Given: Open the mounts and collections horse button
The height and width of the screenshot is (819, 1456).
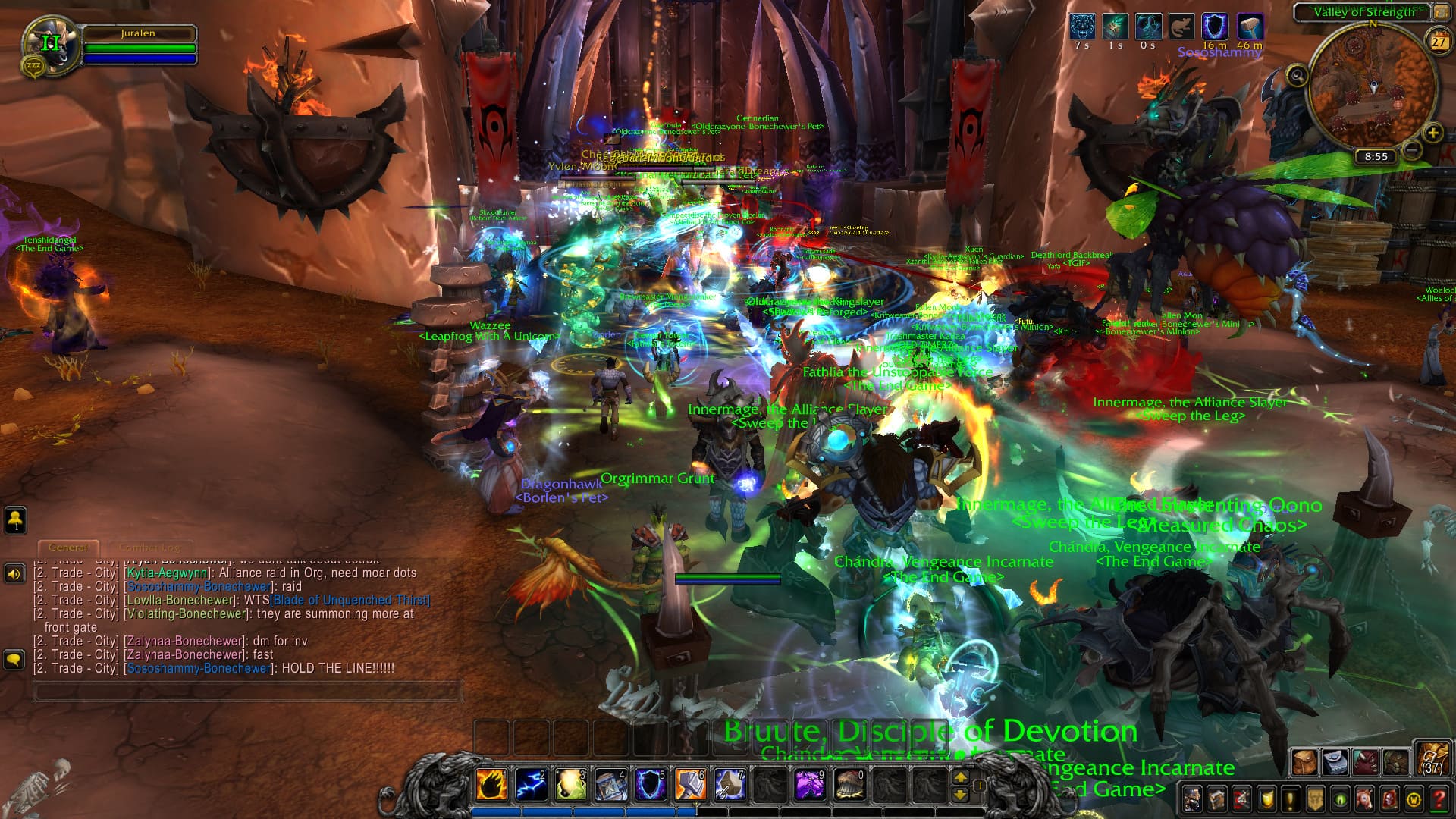Looking at the screenshot, I should [x=1365, y=799].
